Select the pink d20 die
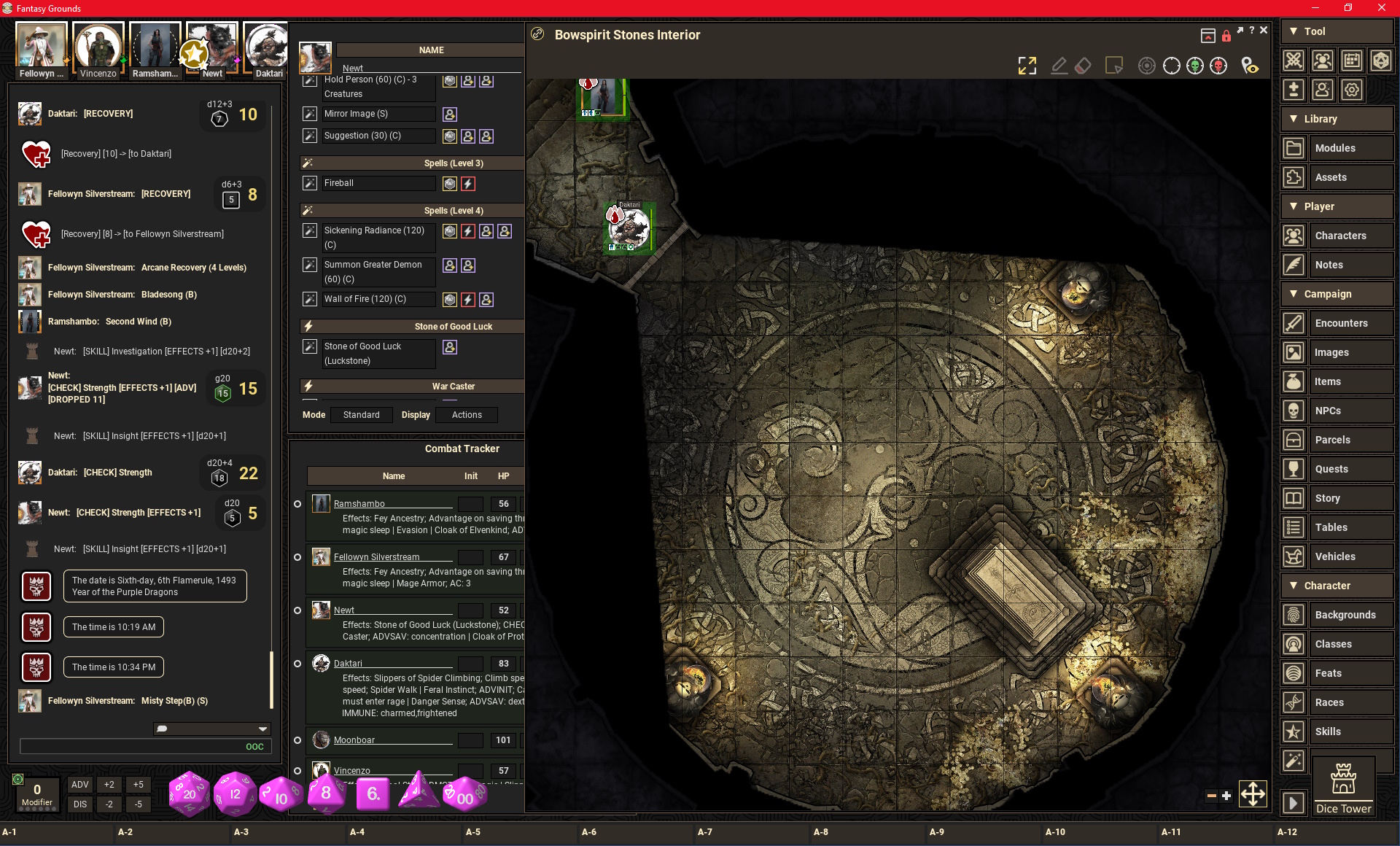Image resolution: width=1400 pixels, height=846 pixels. click(189, 793)
